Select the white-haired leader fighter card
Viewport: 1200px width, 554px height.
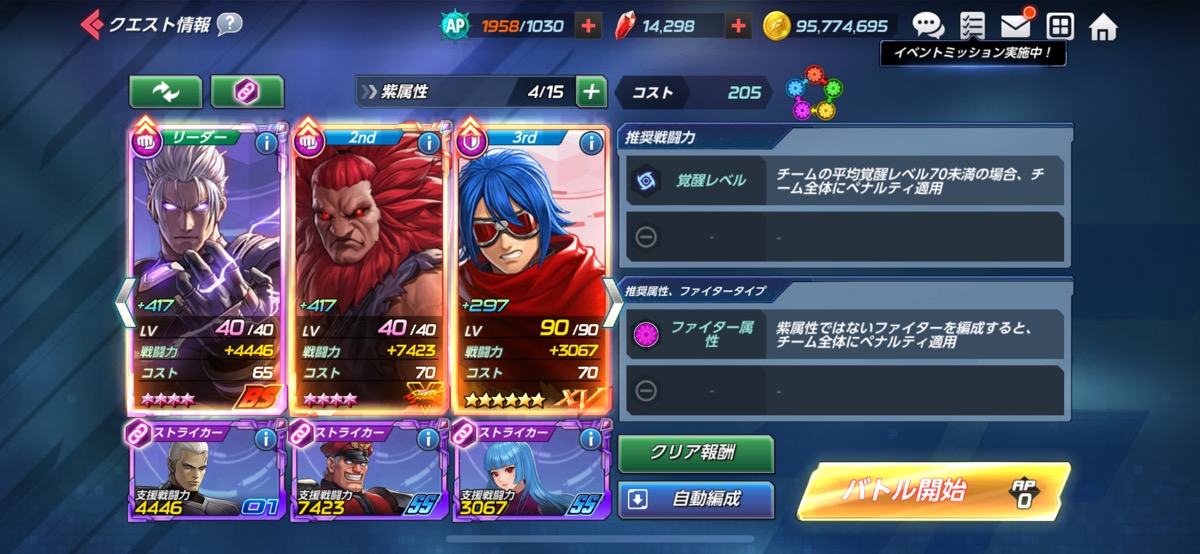tap(208, 260)
